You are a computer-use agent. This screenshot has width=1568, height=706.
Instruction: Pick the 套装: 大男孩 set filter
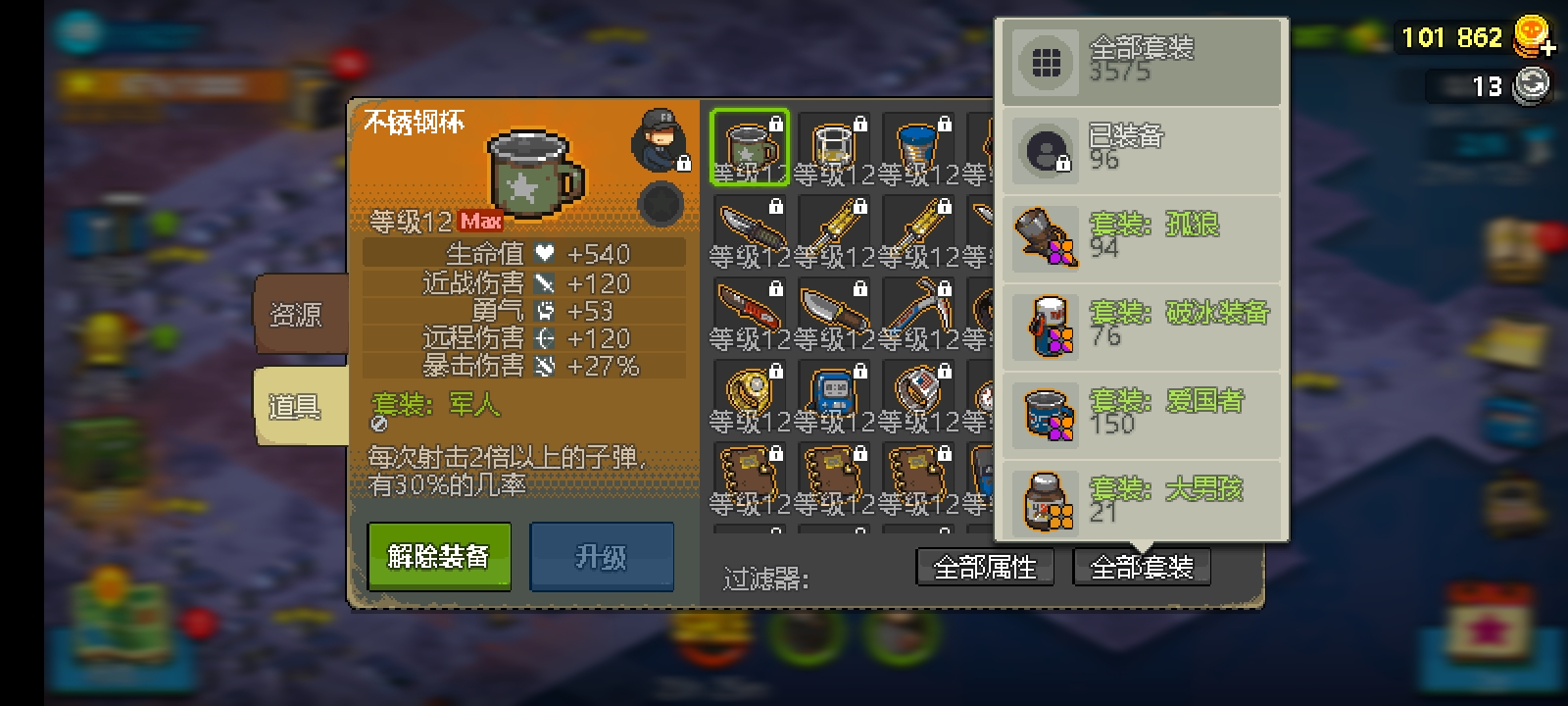click(1142, 500)
